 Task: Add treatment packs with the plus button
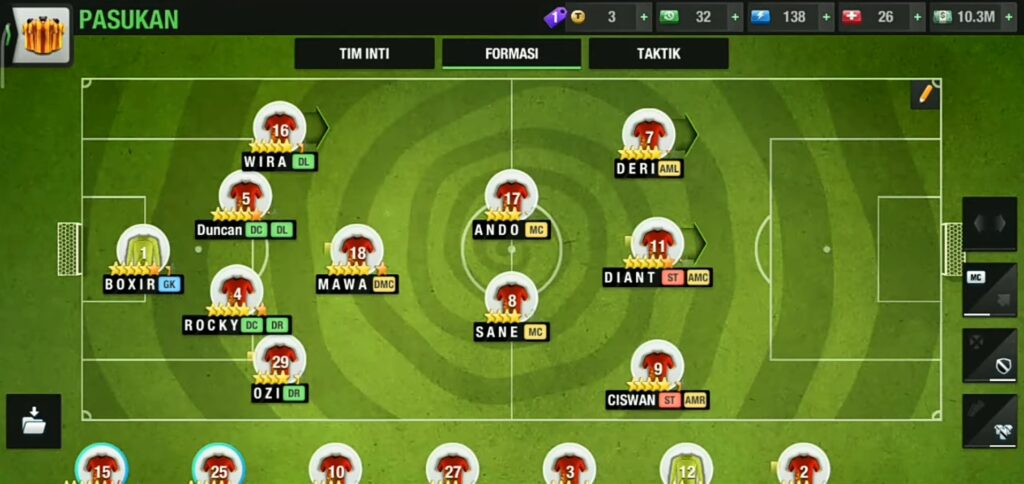(x=916, y=17)
